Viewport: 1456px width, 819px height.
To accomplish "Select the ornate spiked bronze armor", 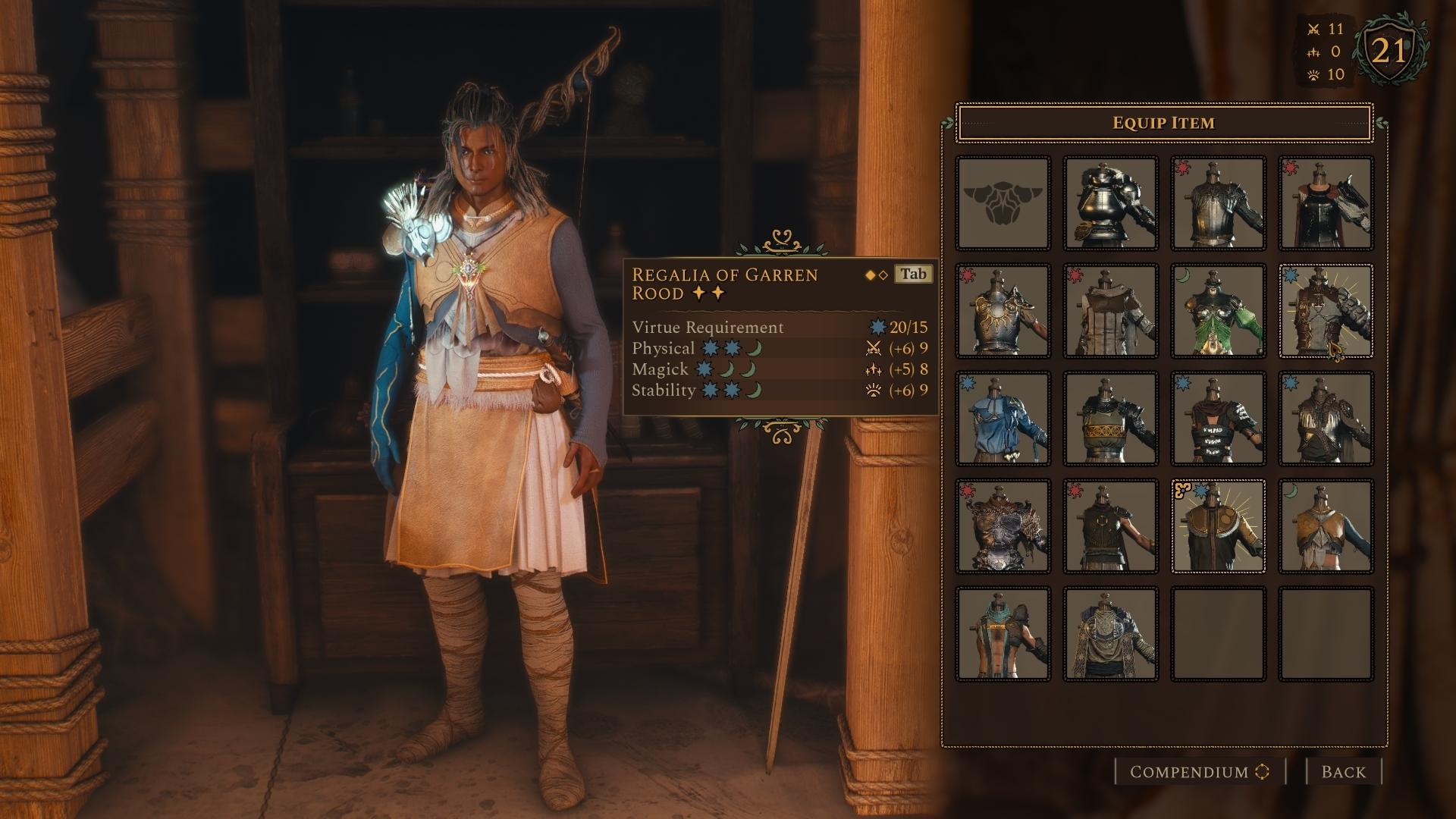I will click(x=1003, y=526).
